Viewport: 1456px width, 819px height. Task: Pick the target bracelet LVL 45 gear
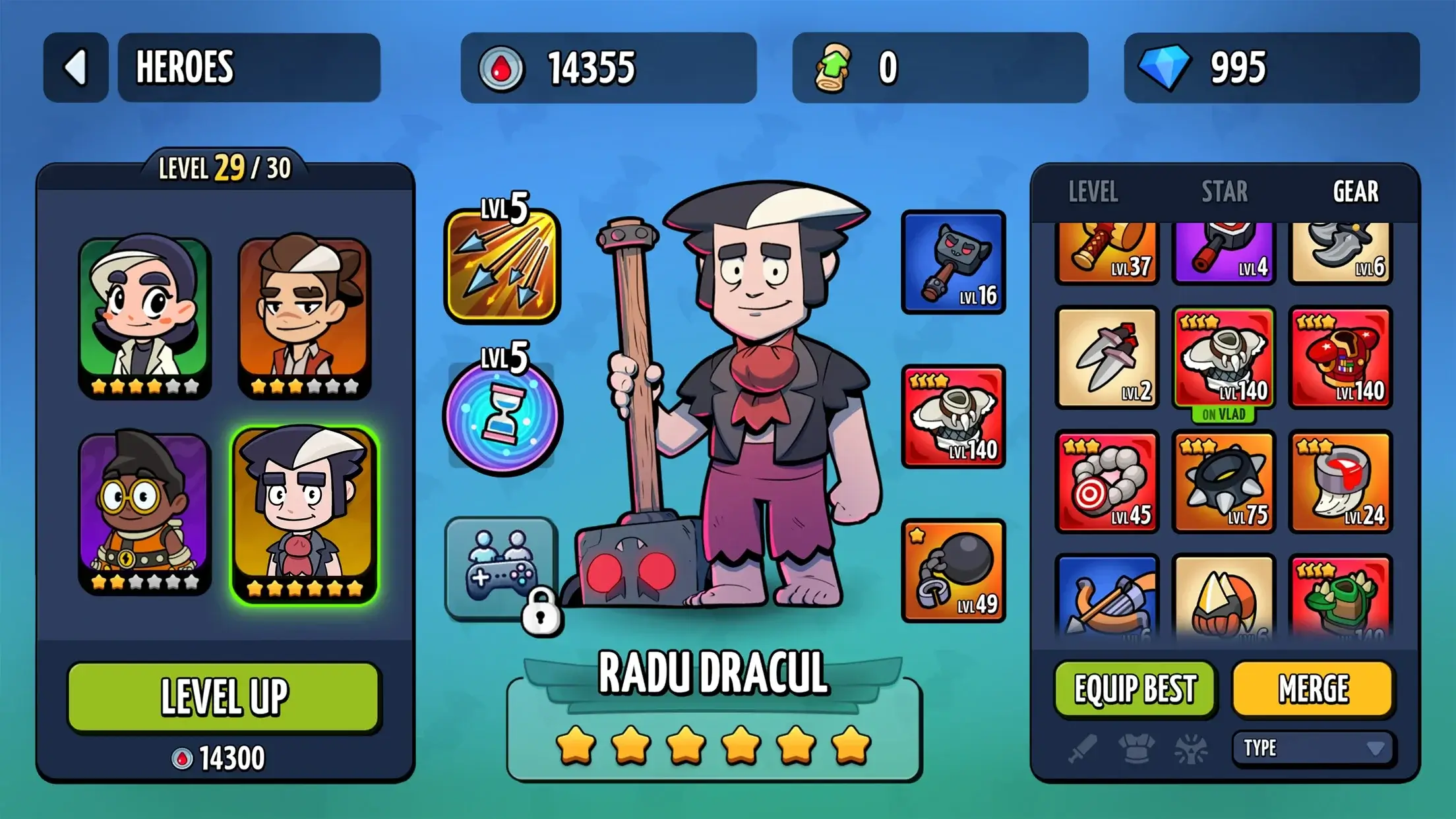coord(1107,481)
